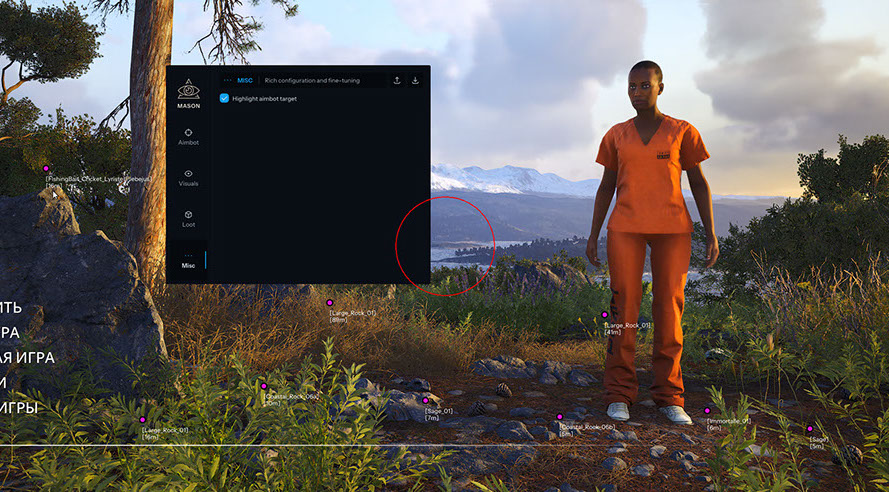Toggle the Highlight aimbot target checkbox
Viewport: 889px width, 492px height.
(224, 98)
